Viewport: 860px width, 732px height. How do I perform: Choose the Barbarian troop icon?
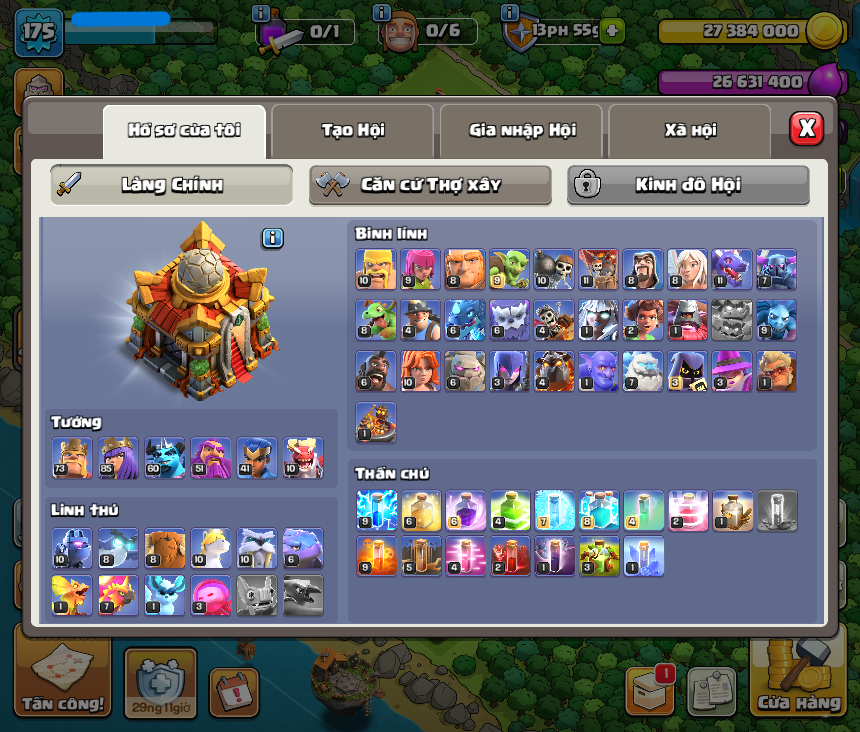[x=376, y=269]
